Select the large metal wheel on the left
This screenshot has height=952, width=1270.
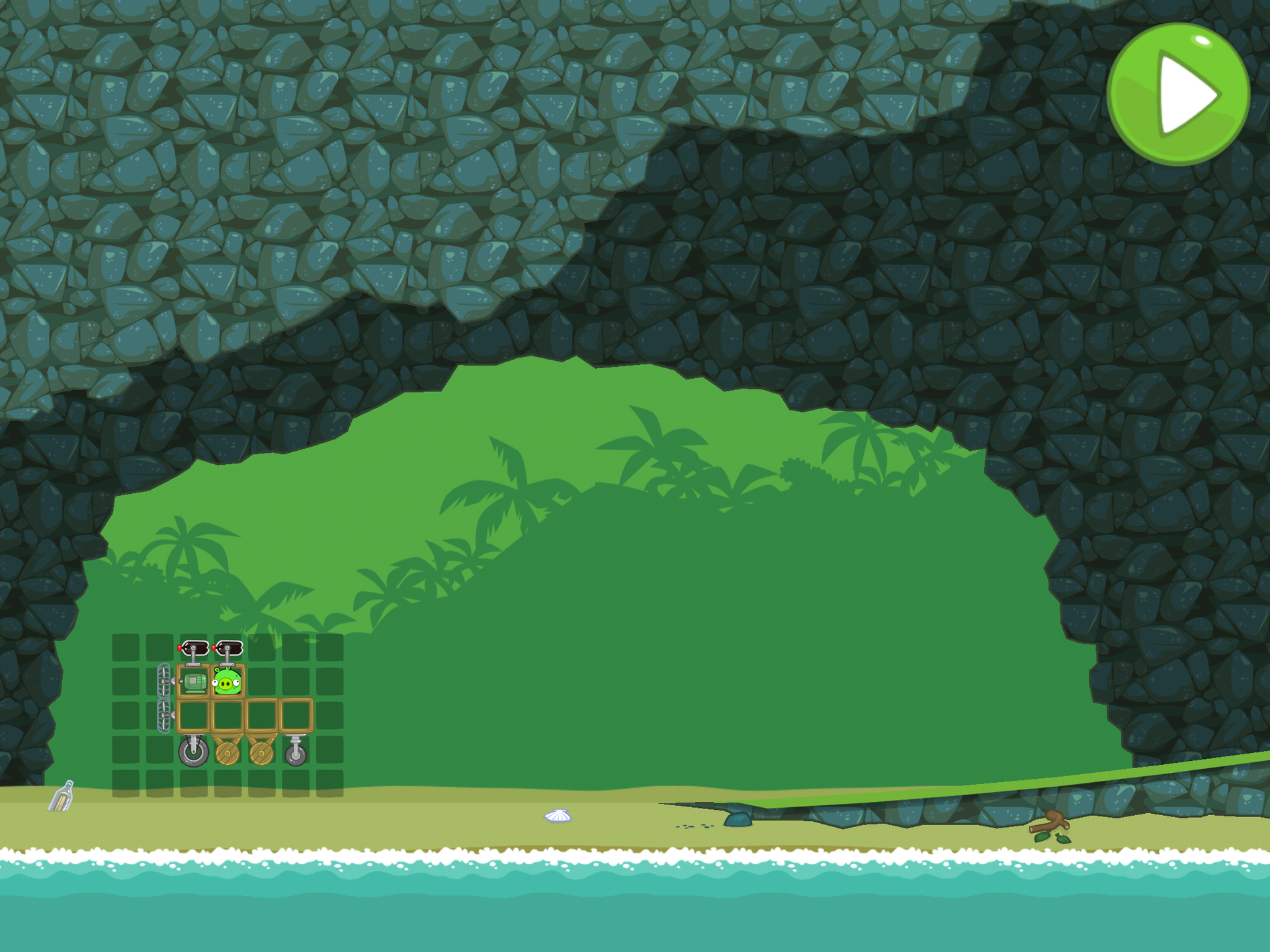click(x=194, y=754)
